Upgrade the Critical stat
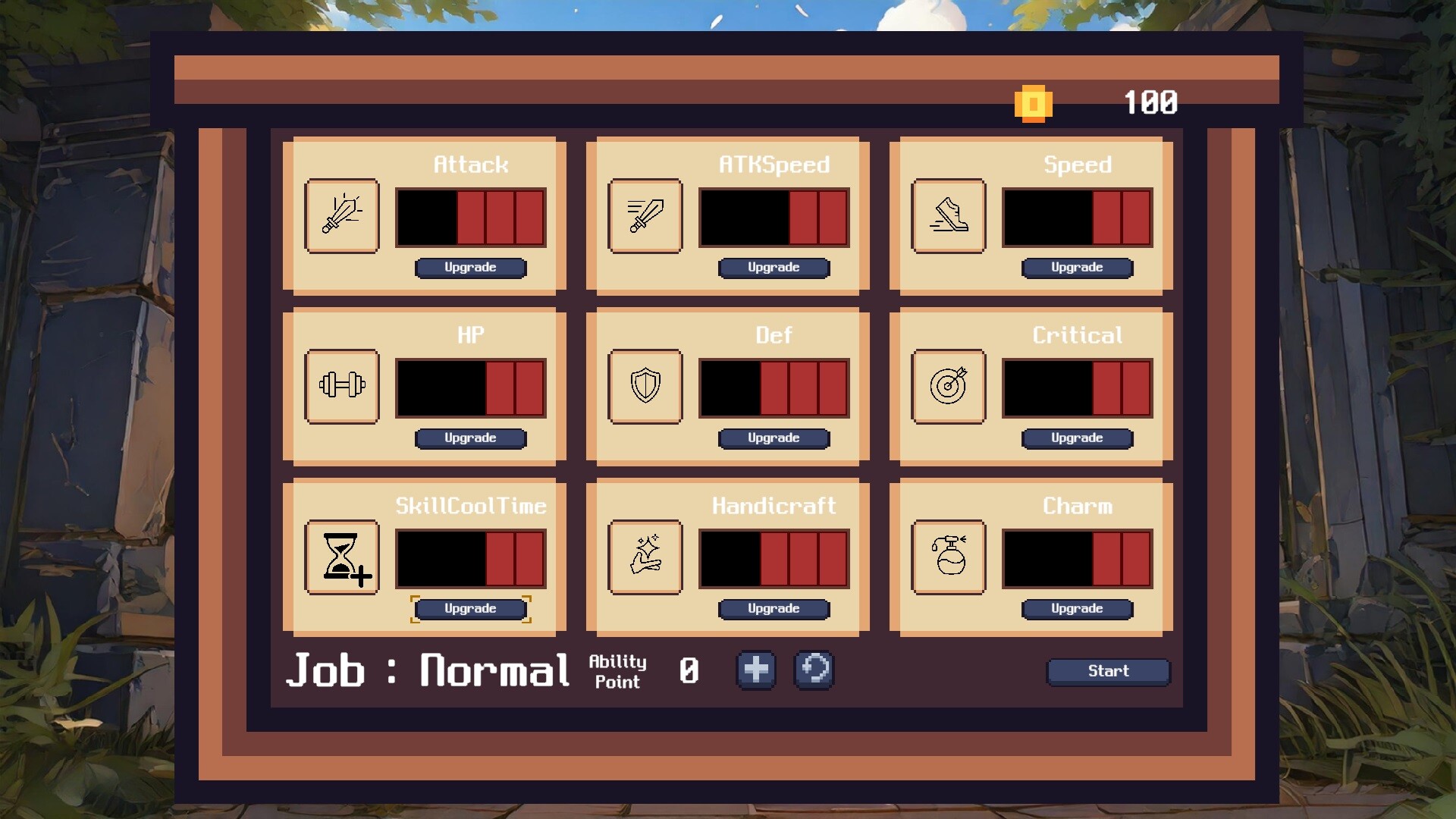This screenshot has height=819, width=1456. click(1077, 438)
